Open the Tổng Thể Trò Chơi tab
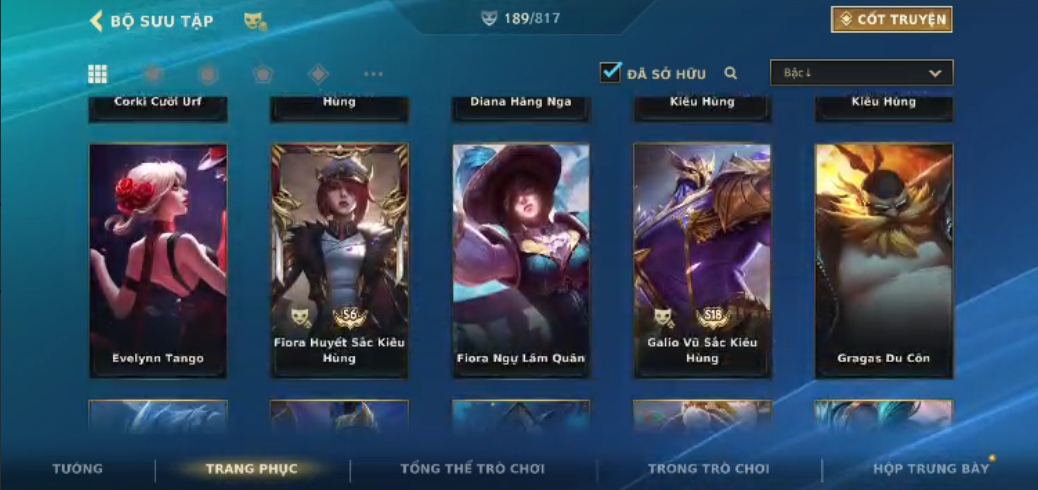The width and height of the screenshot is (1038, 490). 472,468
